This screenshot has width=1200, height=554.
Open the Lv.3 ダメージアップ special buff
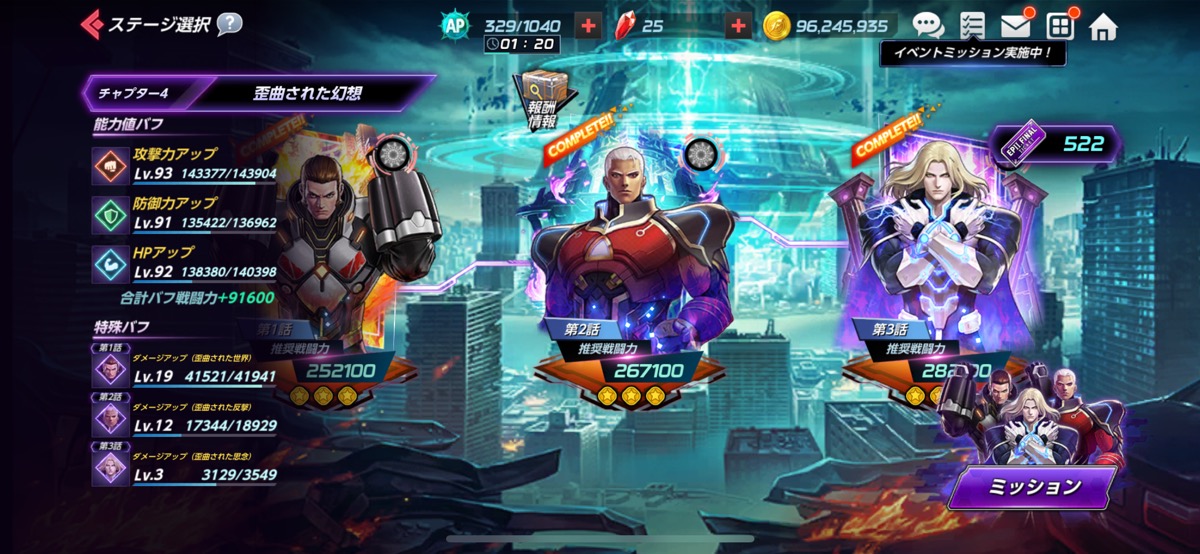coord(185,467)
